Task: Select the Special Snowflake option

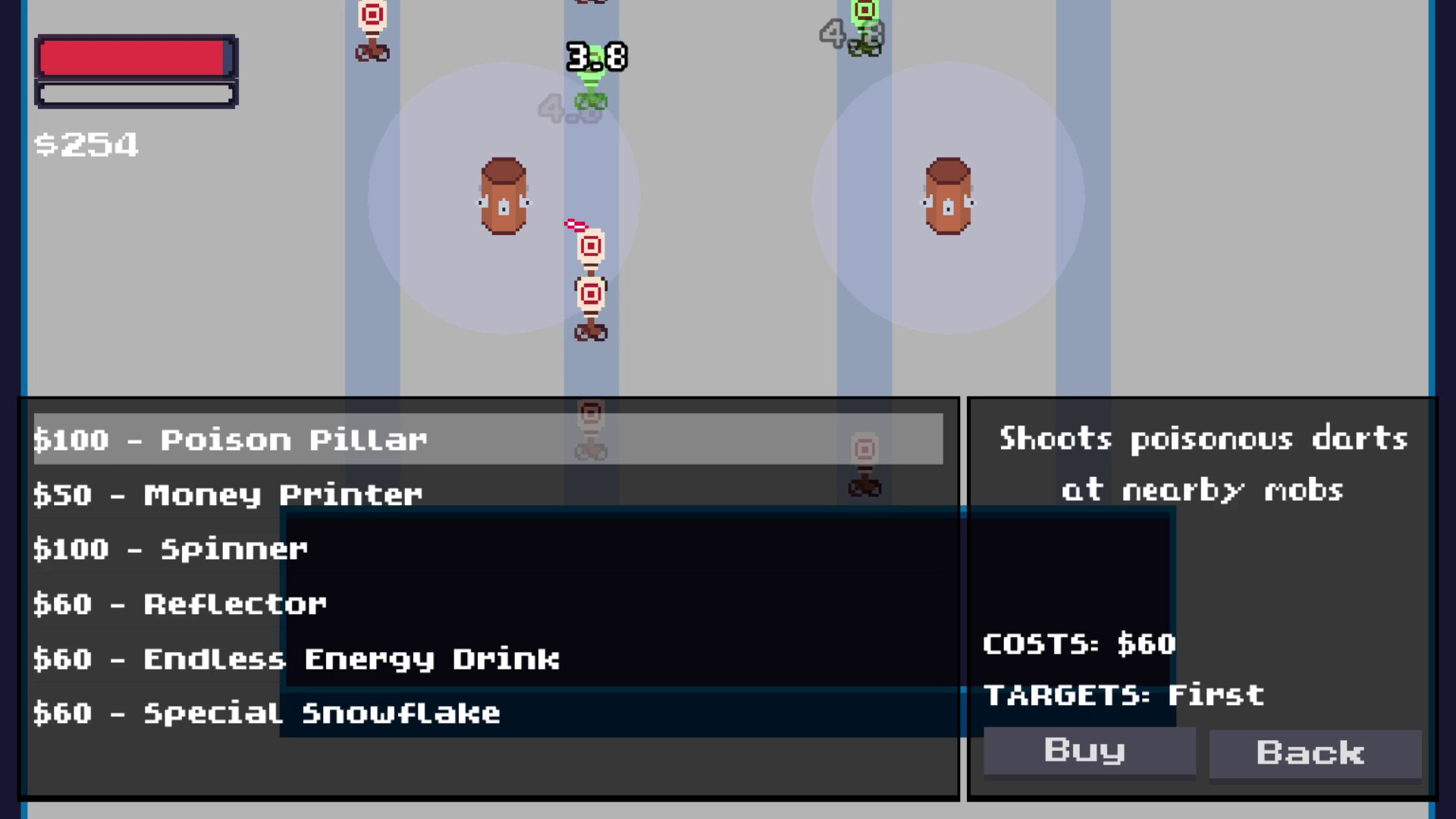Action: [x=267, y=712]
